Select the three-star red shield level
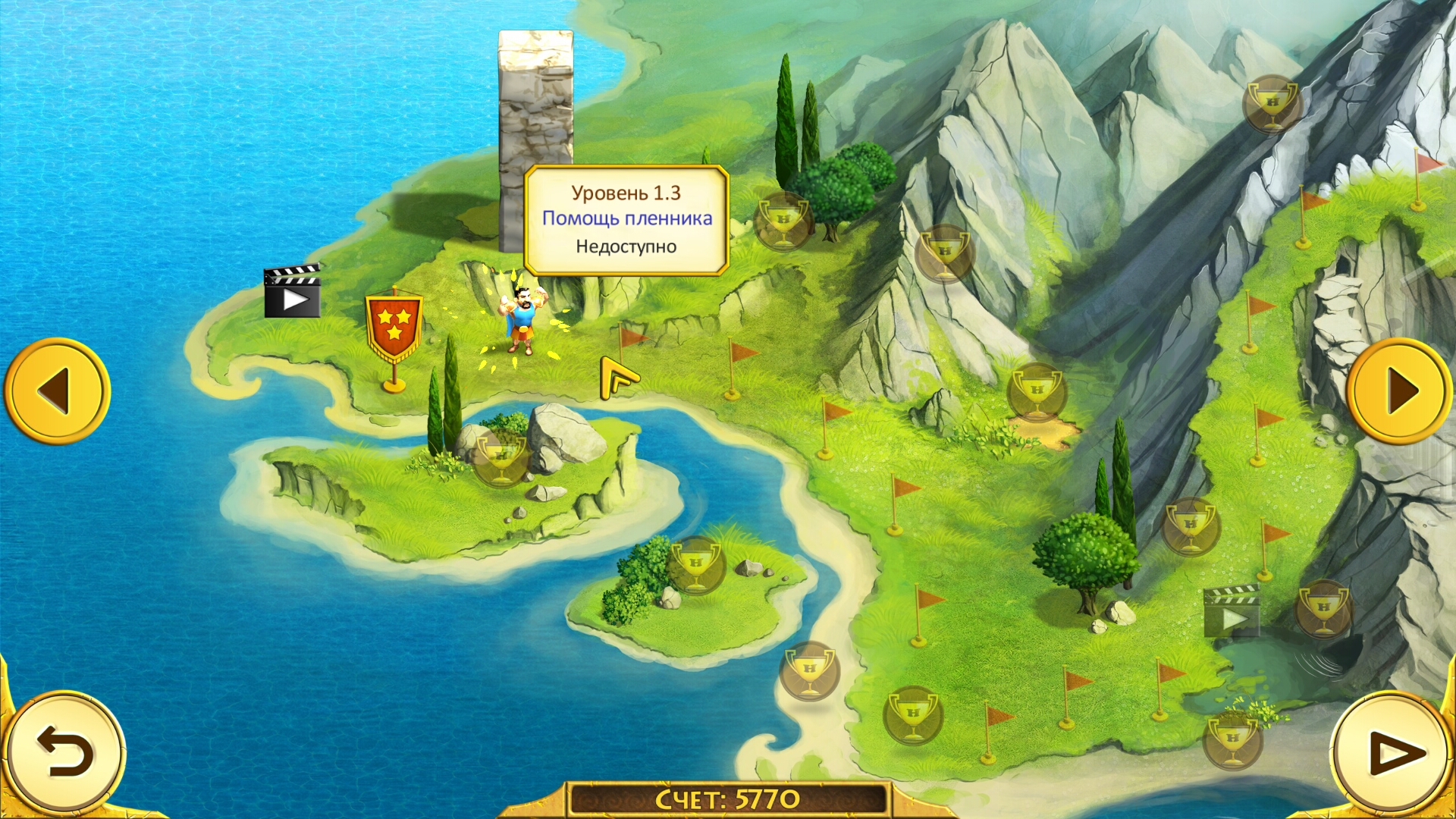Image resolution: width=1456 pixels, height=819 pixels. tap(394, 327)
